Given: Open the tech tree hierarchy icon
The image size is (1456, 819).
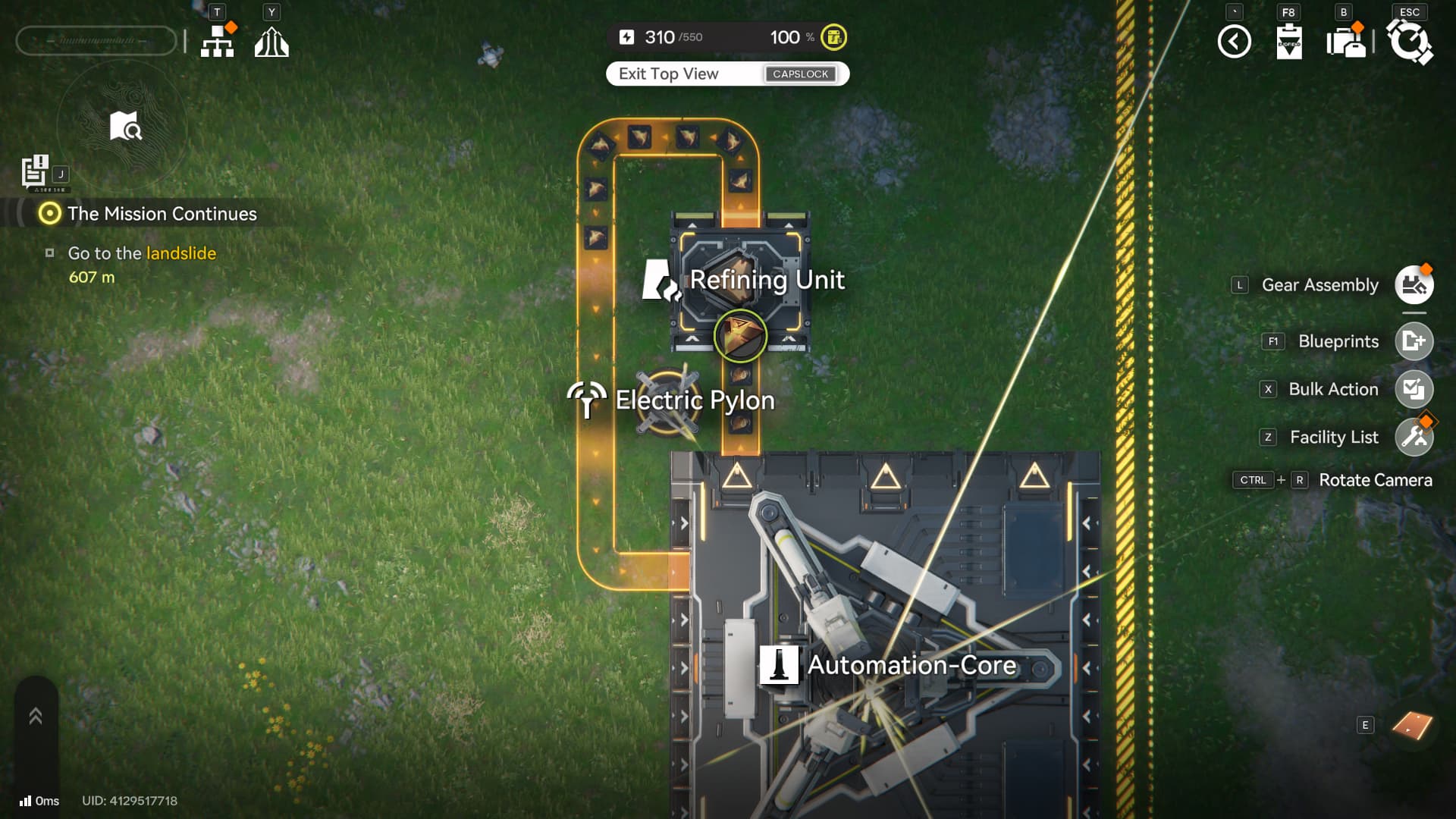Looking at the screenshot, I should click(218, 41).
